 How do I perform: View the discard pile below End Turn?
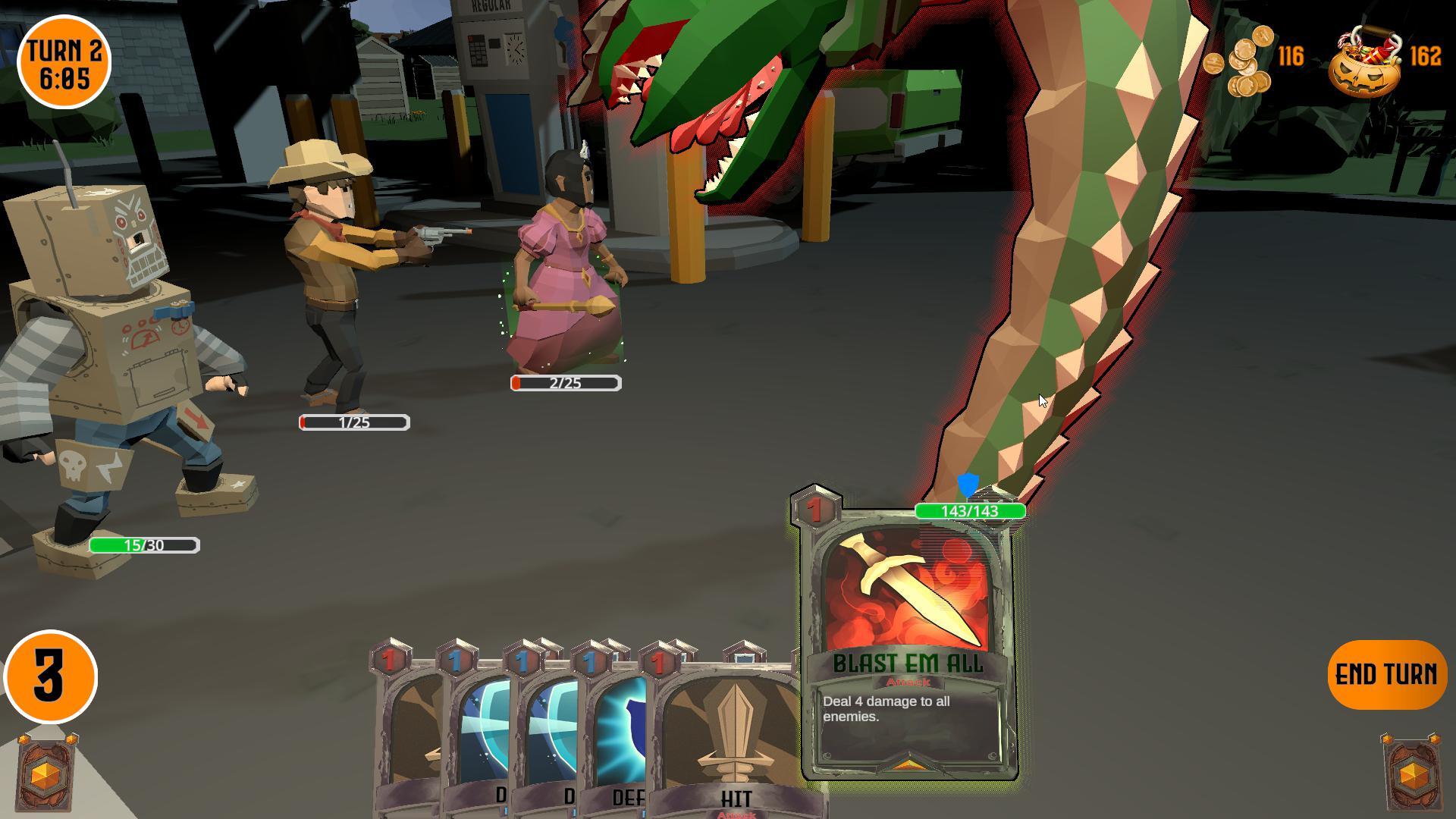tap(1411, 773)
